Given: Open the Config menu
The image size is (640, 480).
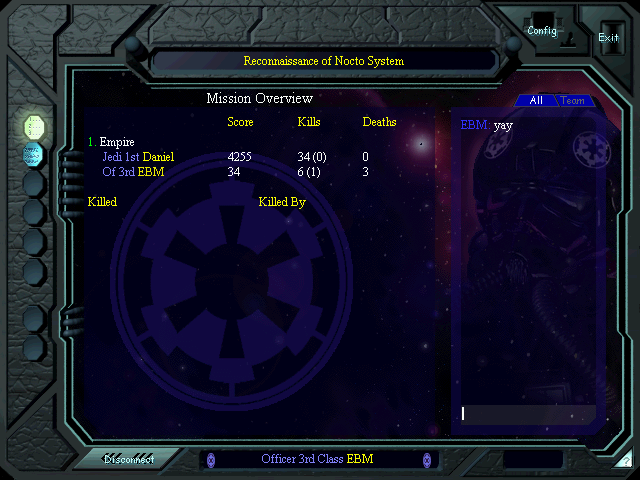Looking at the screenshot, I should (542, 31).
